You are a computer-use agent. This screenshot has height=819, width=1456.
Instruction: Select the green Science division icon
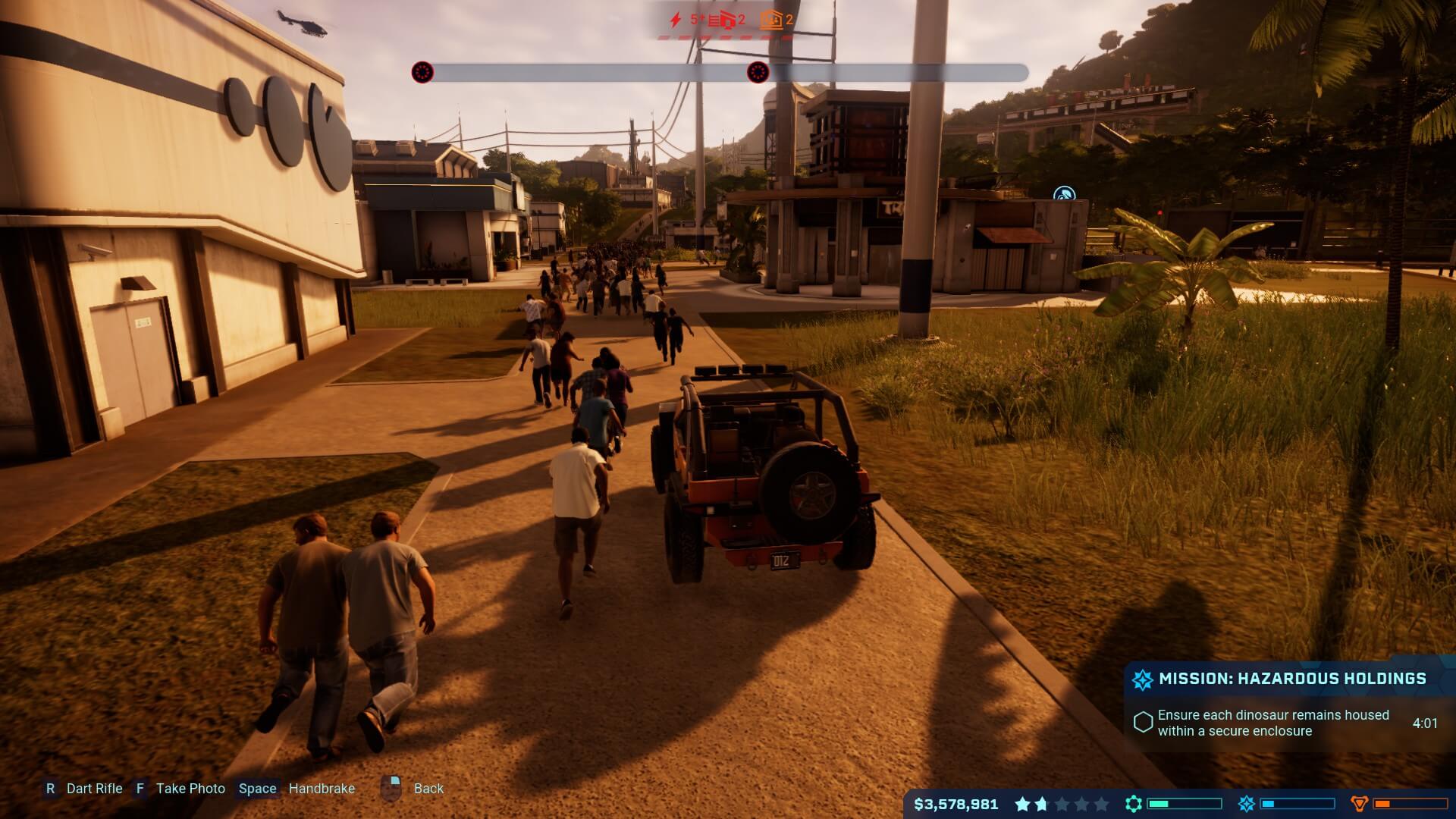1134,804
